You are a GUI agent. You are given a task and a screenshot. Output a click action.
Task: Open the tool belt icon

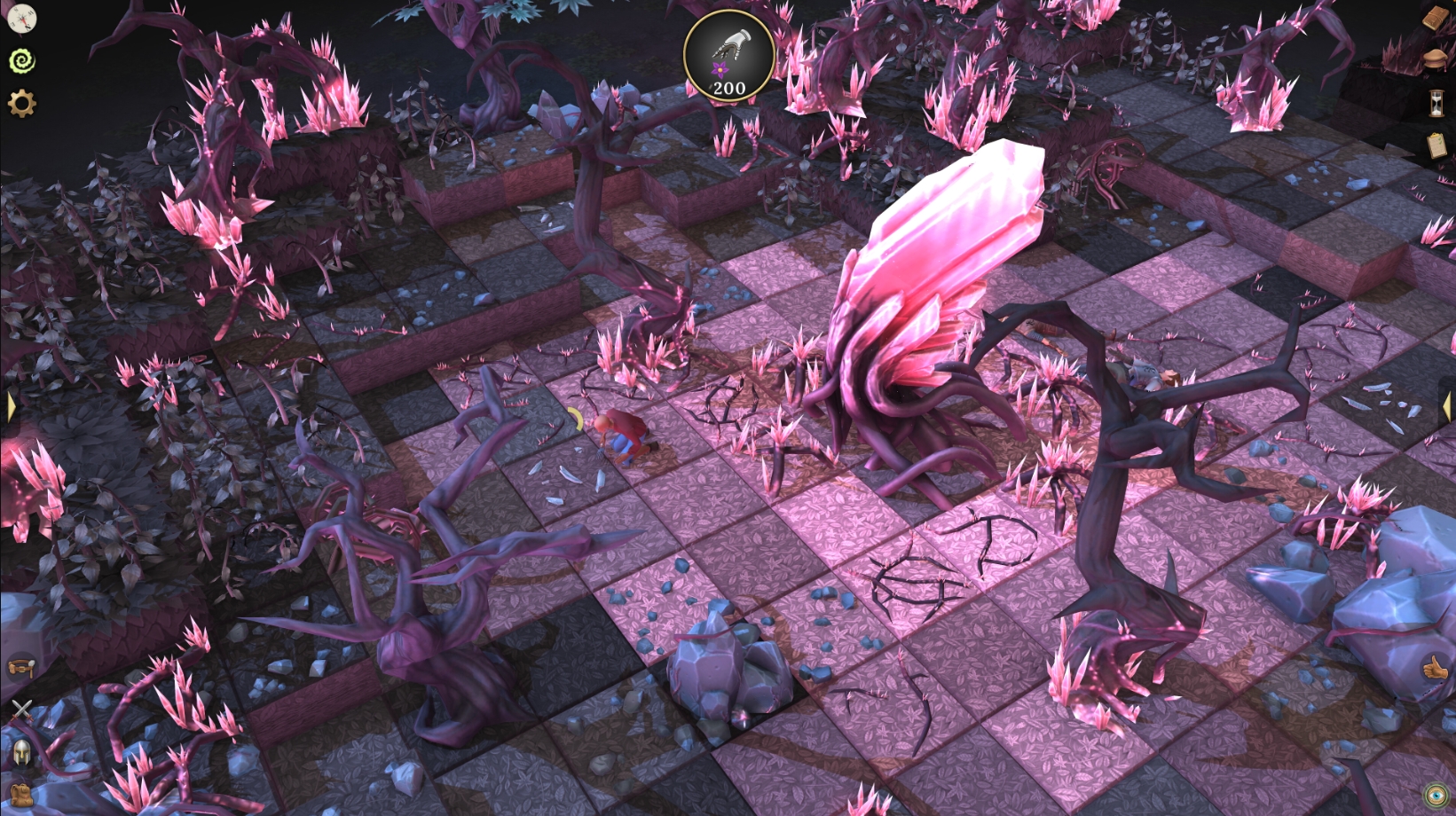pyautogui.click(x=20, y=666)
